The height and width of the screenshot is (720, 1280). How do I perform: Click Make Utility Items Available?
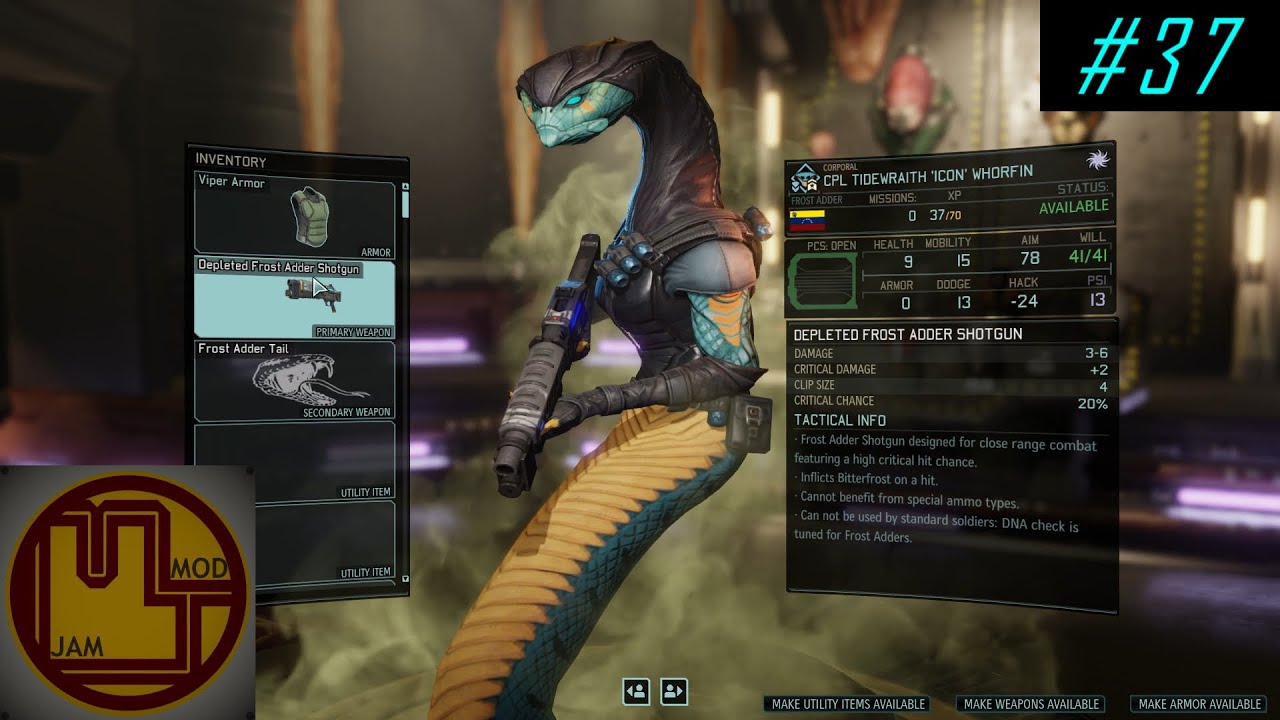848,704
